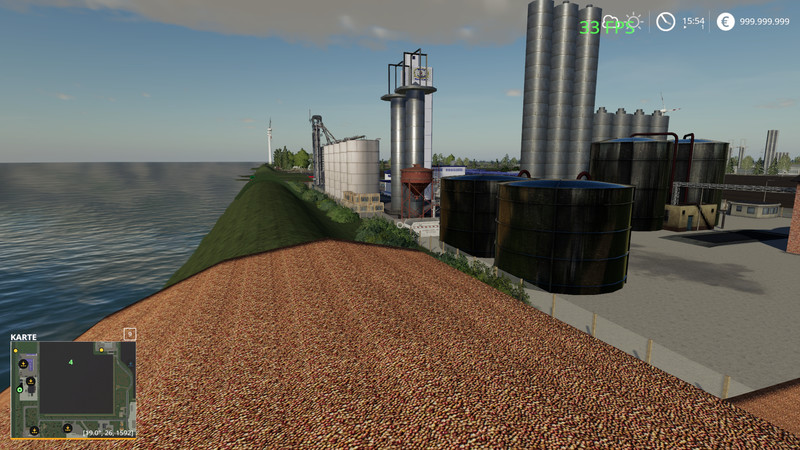This screenshot has width=800, height=450.
Task: Click the weather forecast cloud icon
Action: (x=609, y=21)
